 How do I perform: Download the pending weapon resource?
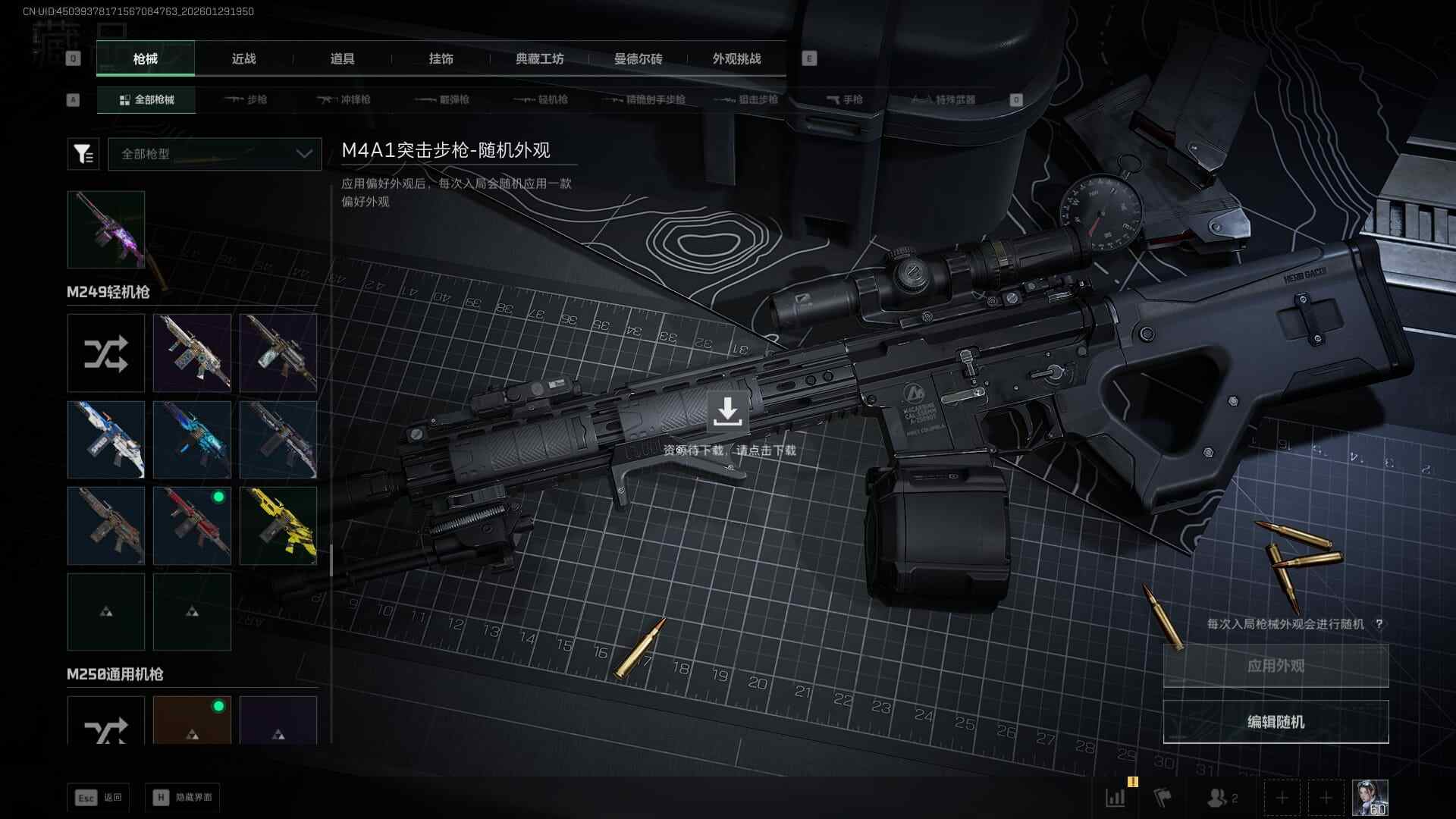[727, 412]
